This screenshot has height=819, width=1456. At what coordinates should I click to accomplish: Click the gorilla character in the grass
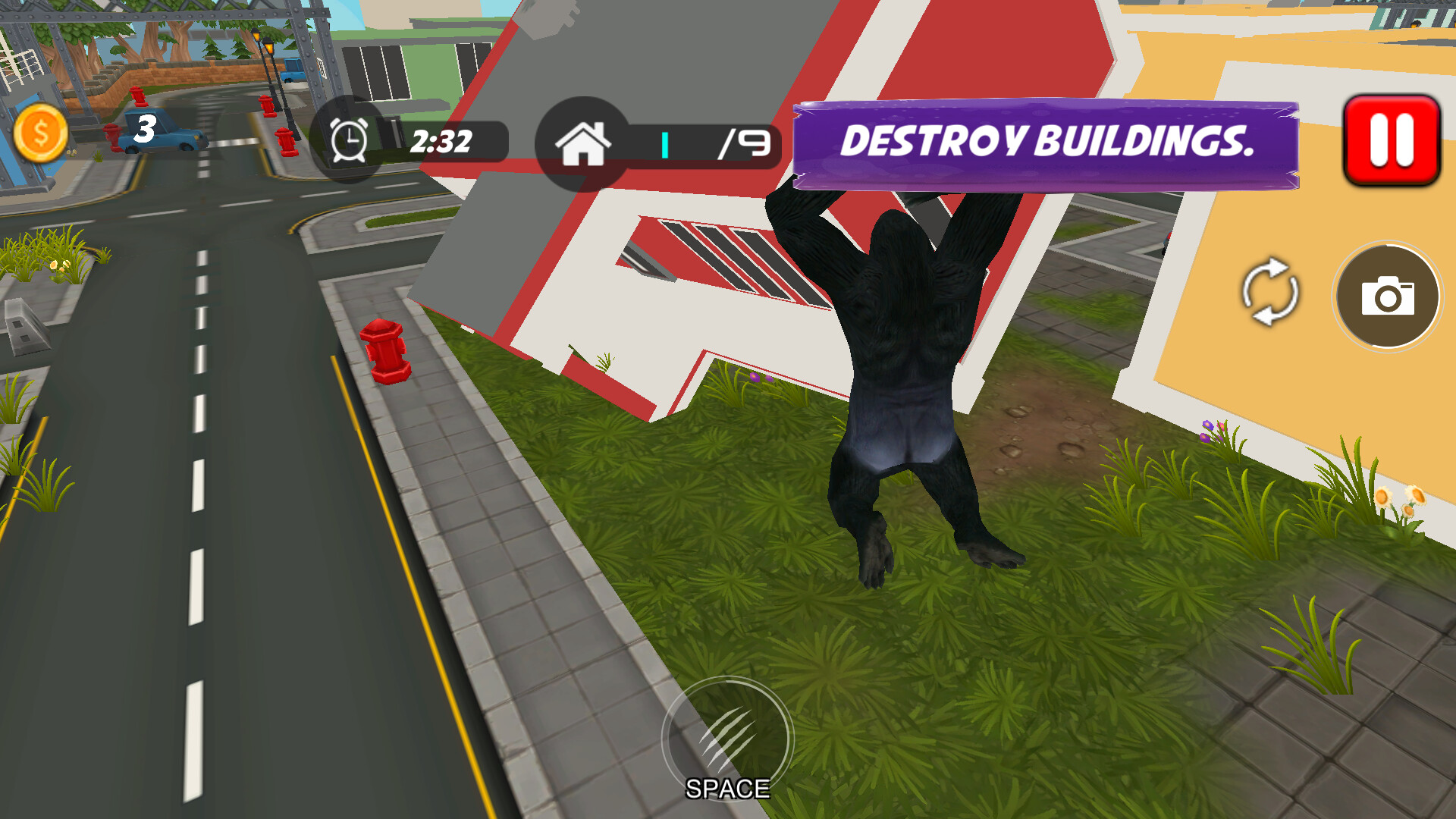(x=902, y=379)
